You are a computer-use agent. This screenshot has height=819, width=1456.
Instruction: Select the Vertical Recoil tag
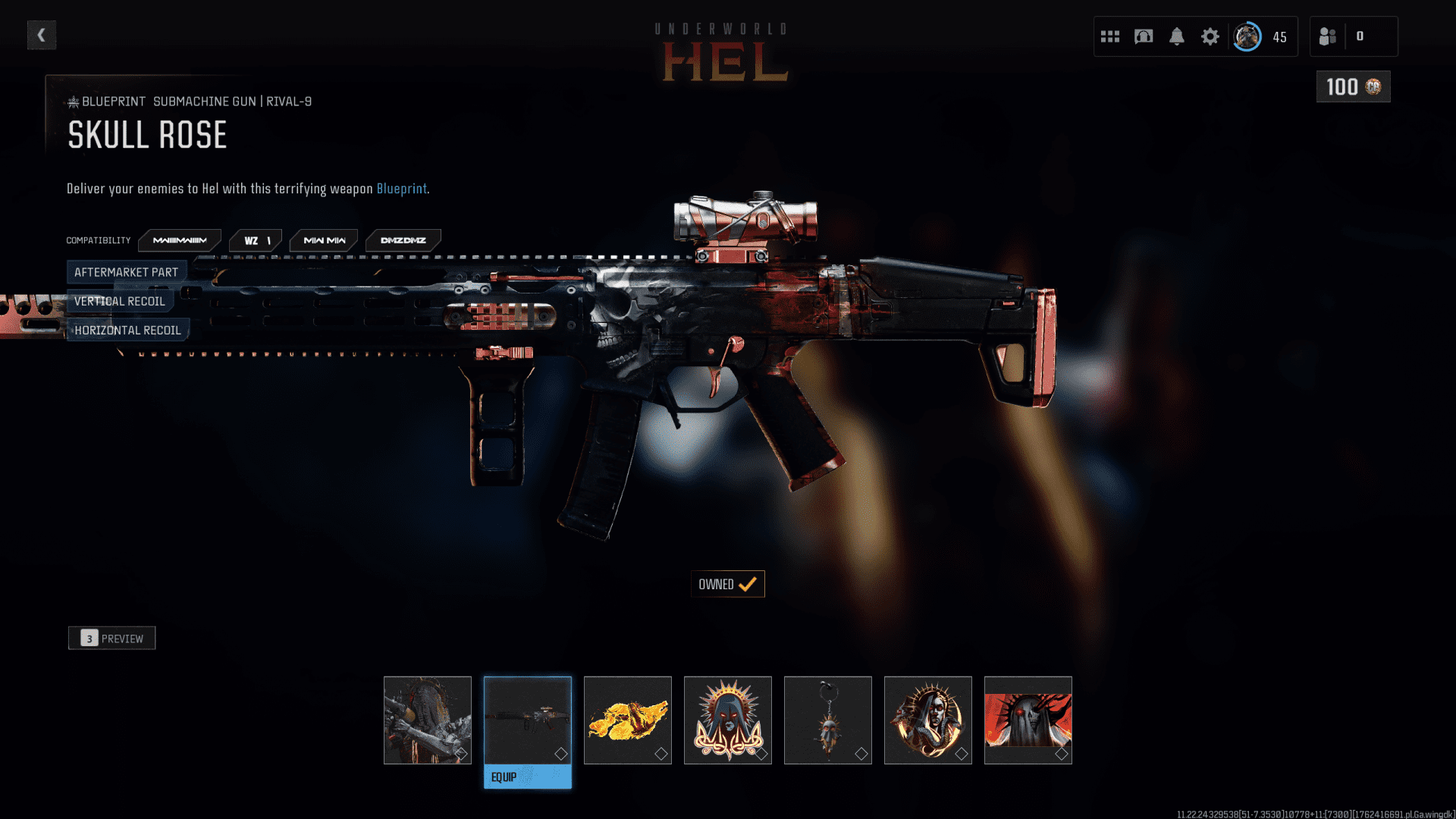120,301
